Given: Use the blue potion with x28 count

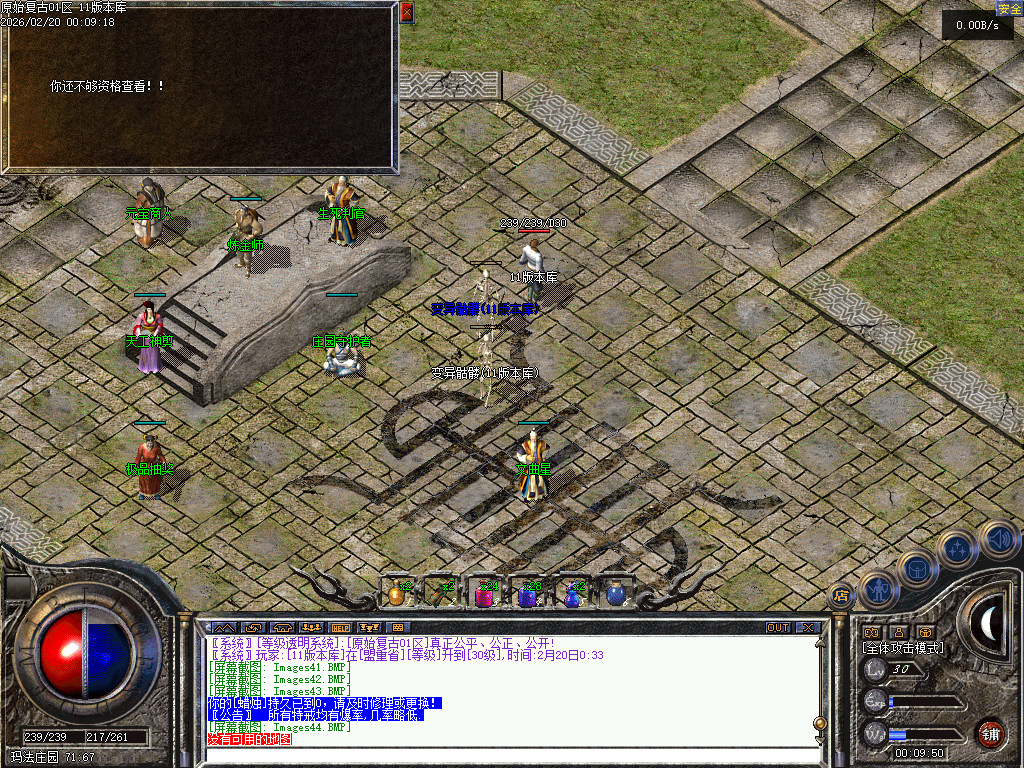Looking at the screenshot, I should pyautogui.click(x=527, y=595).
